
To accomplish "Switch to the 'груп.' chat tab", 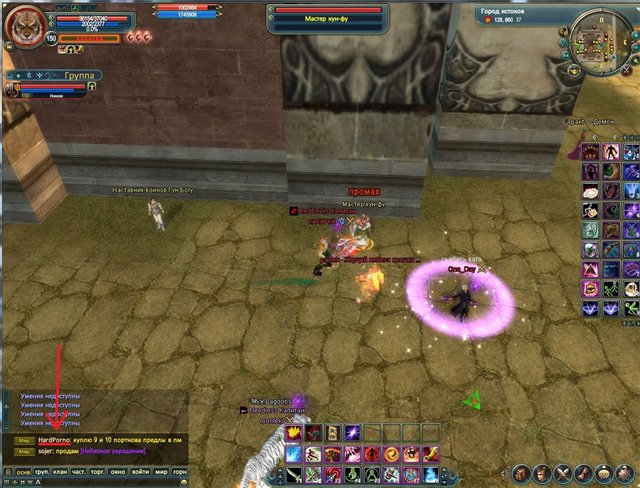I will tap(43, 470).
